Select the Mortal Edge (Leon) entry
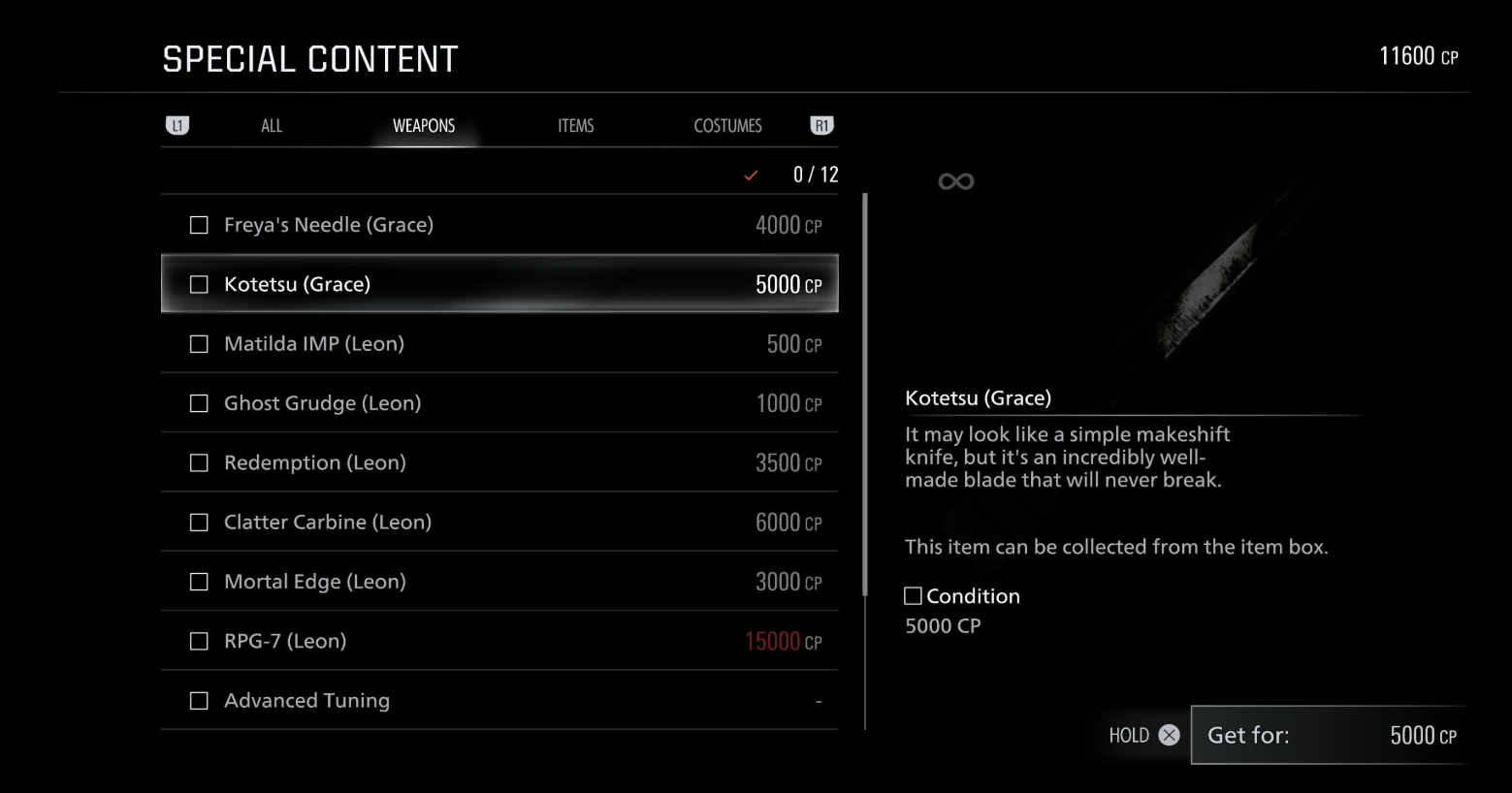 (x=499, y=582)
